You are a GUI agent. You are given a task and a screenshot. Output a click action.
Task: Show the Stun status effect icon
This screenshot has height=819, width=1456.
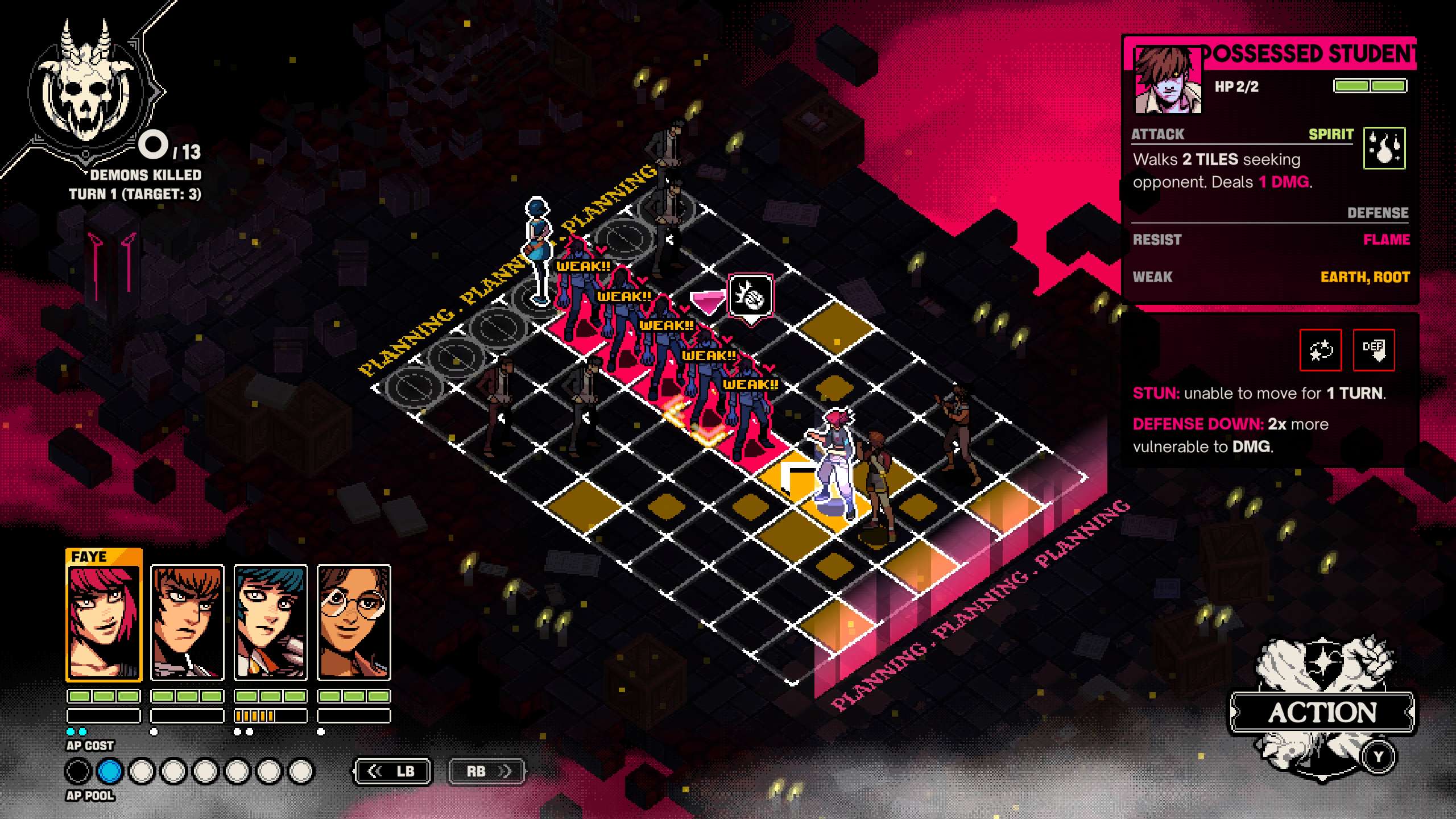[x=1321, y=350]
